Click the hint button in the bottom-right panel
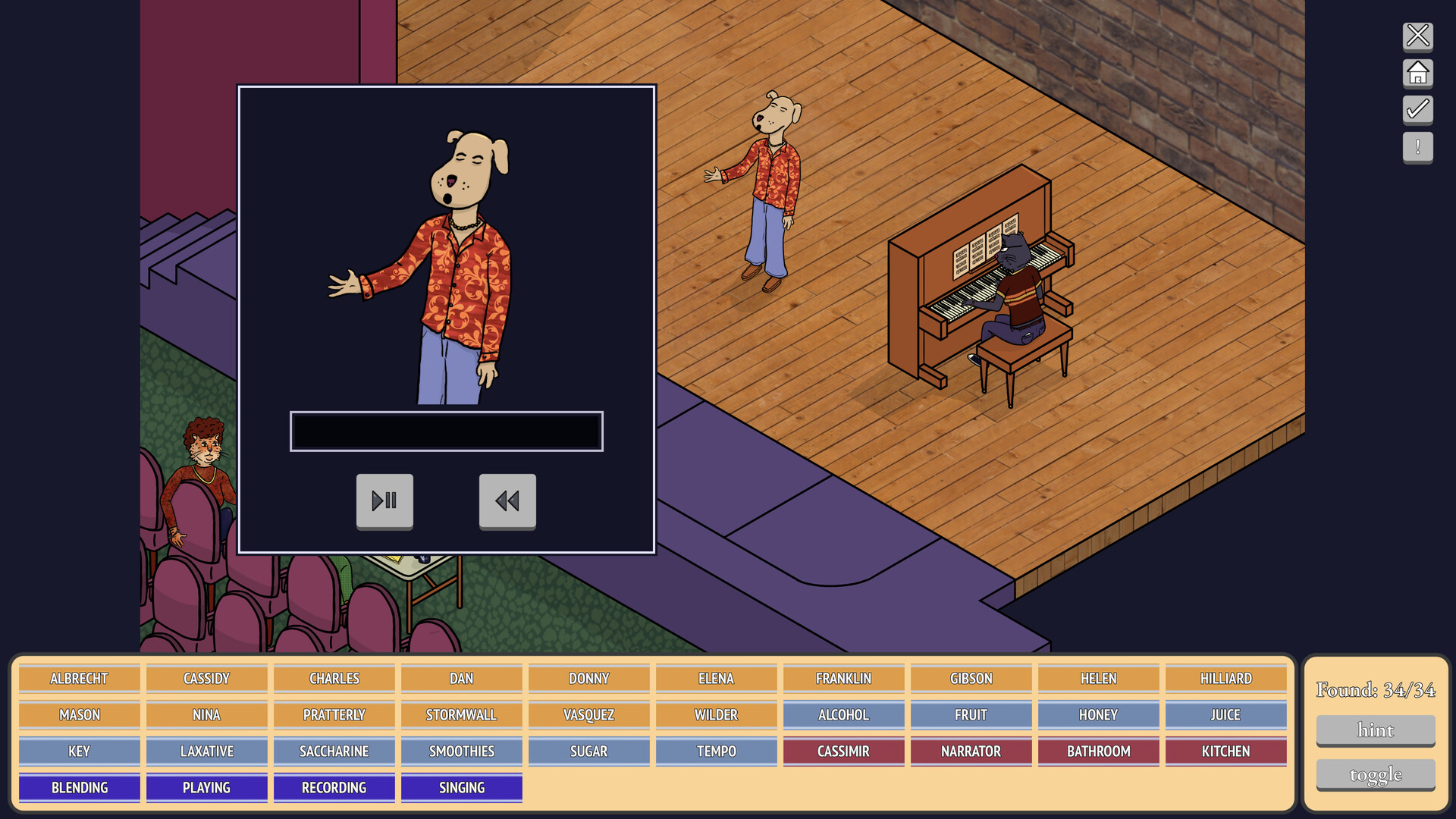Viewport: 1456px width, 819px height. tap(1375, 730)
